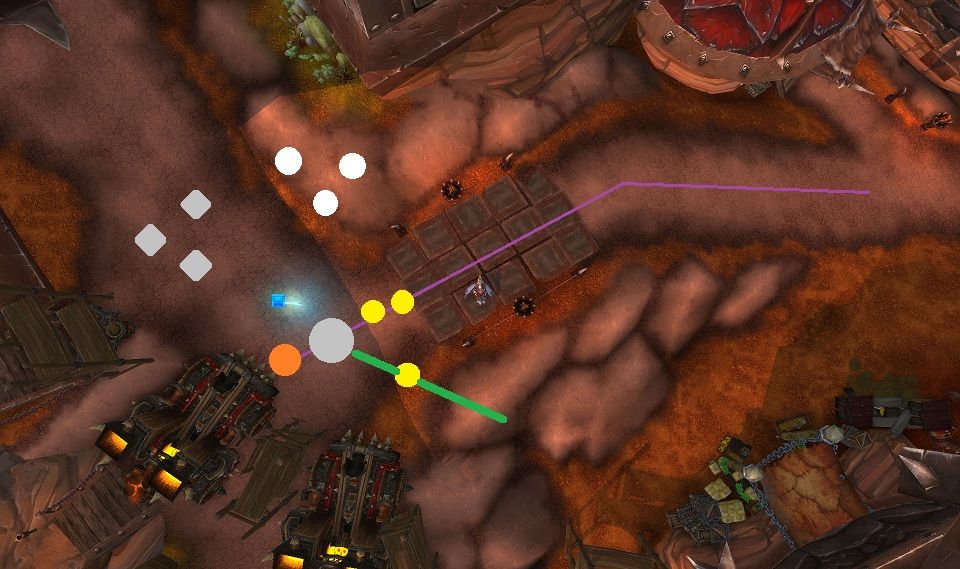
Task: Pick the yellow marker on the green line
Action: tap(407, 375)
